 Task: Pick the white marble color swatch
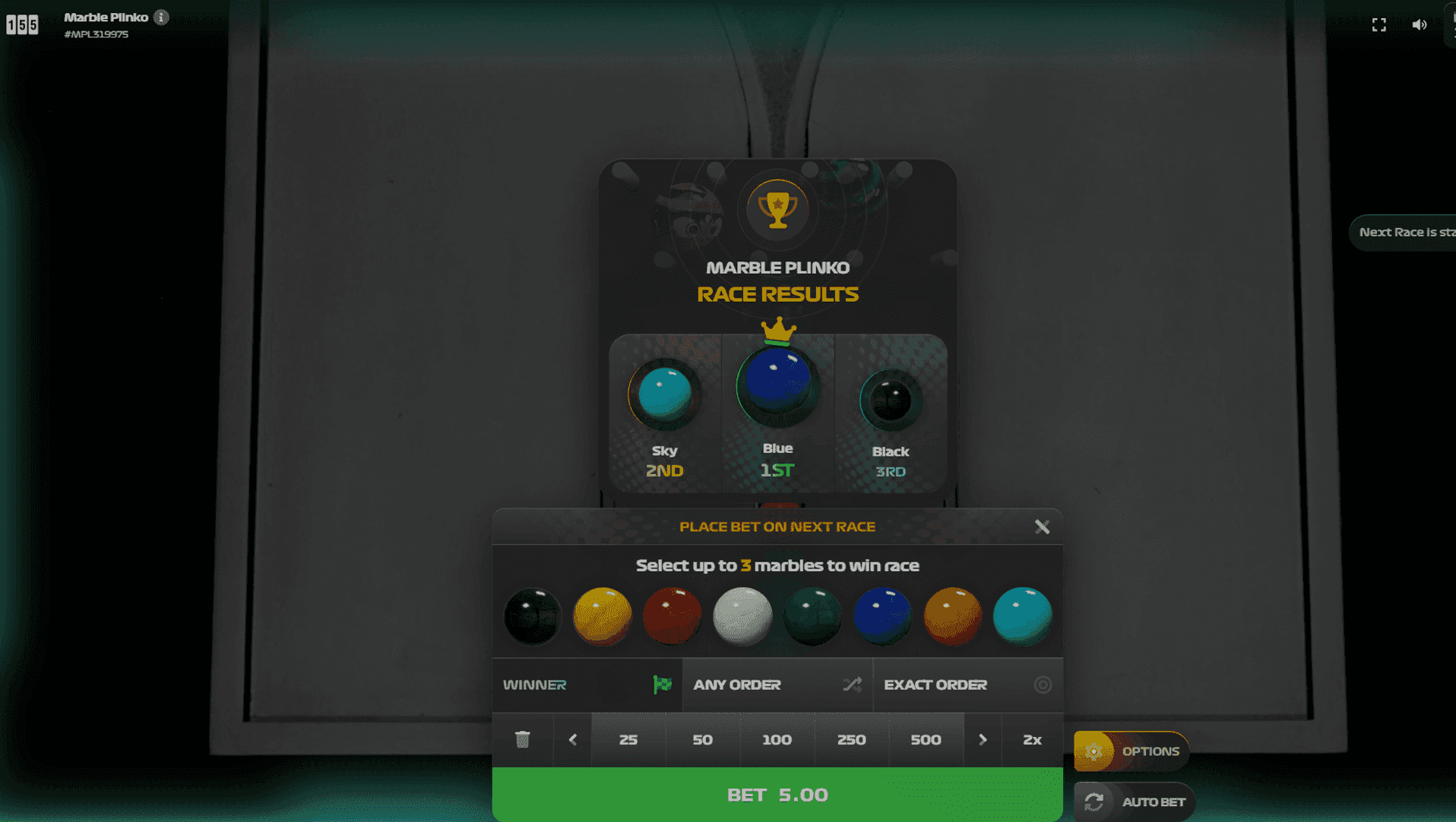coord(742,616)
